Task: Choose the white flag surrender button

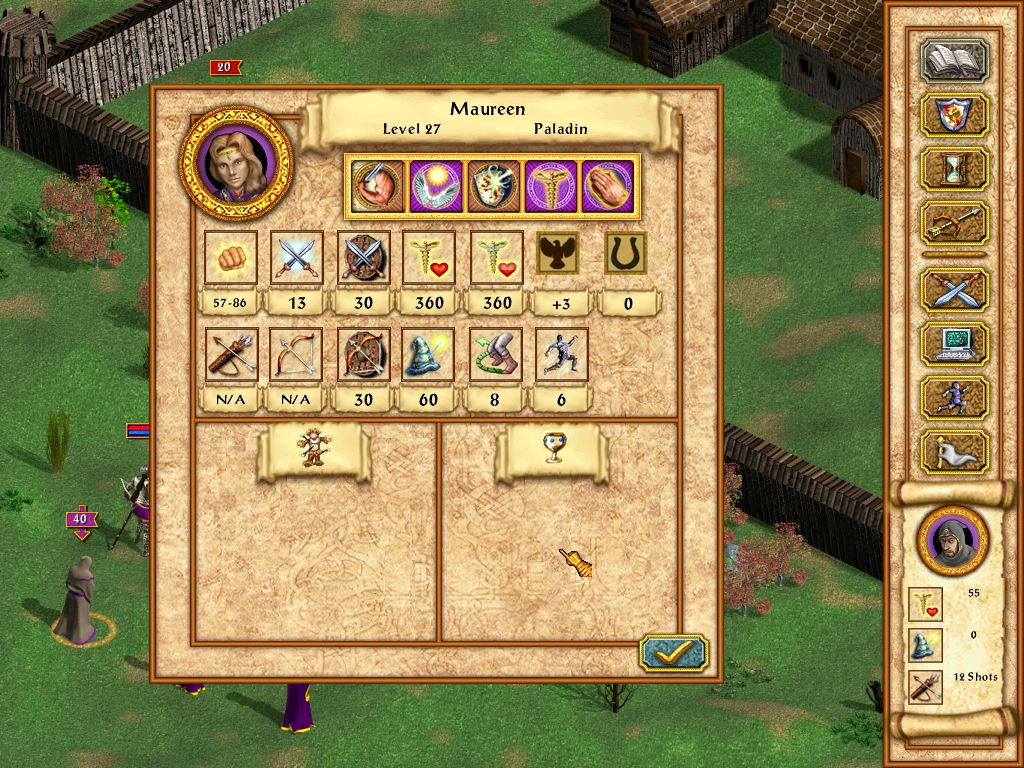Action: 954,451
